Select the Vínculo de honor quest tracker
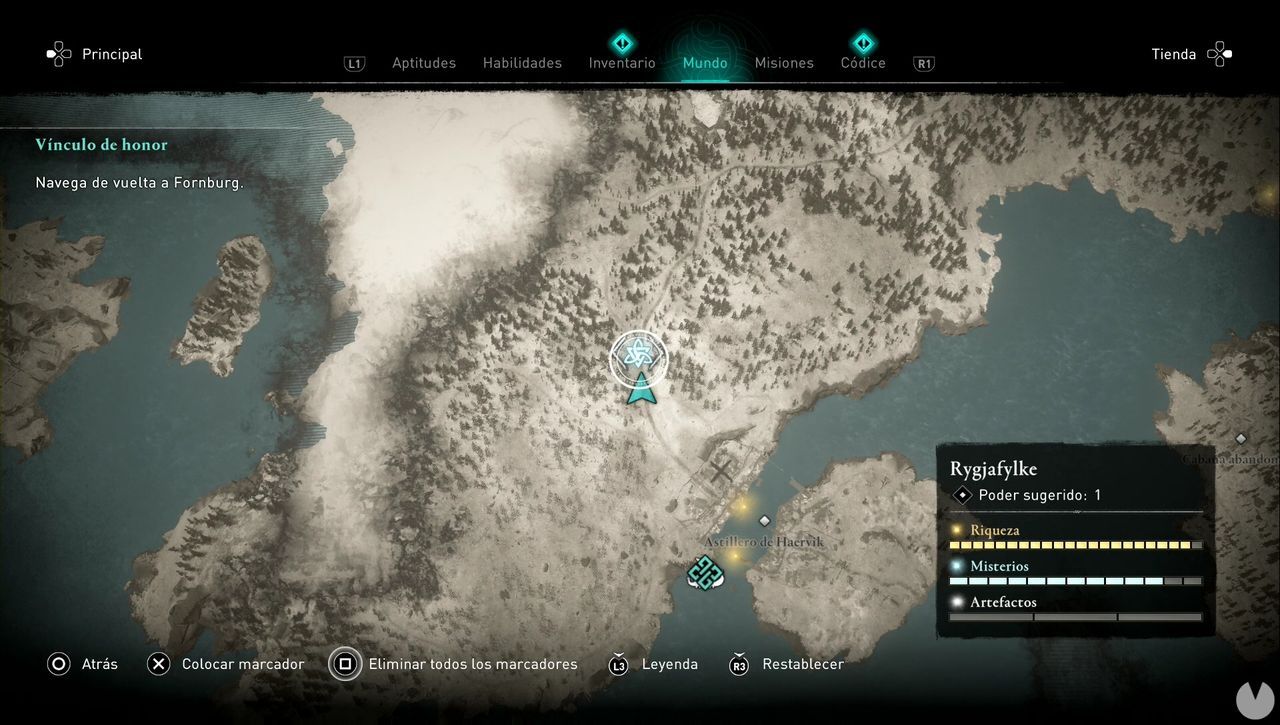This screenshot has width=1280, height=725. 102,145
